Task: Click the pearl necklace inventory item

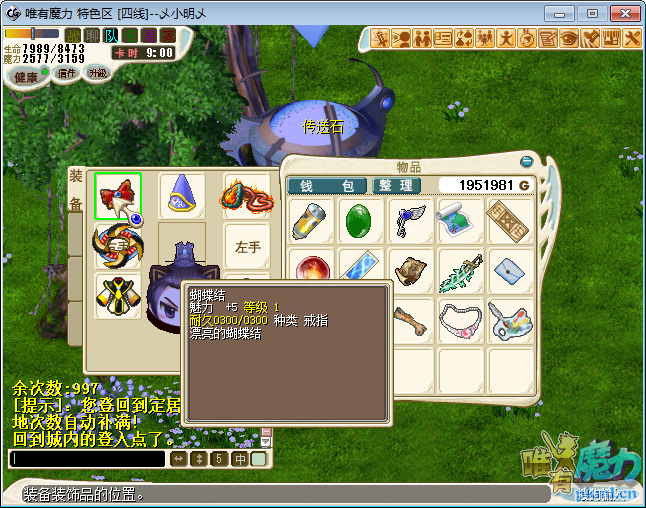Action: click(x=461, y=320)
